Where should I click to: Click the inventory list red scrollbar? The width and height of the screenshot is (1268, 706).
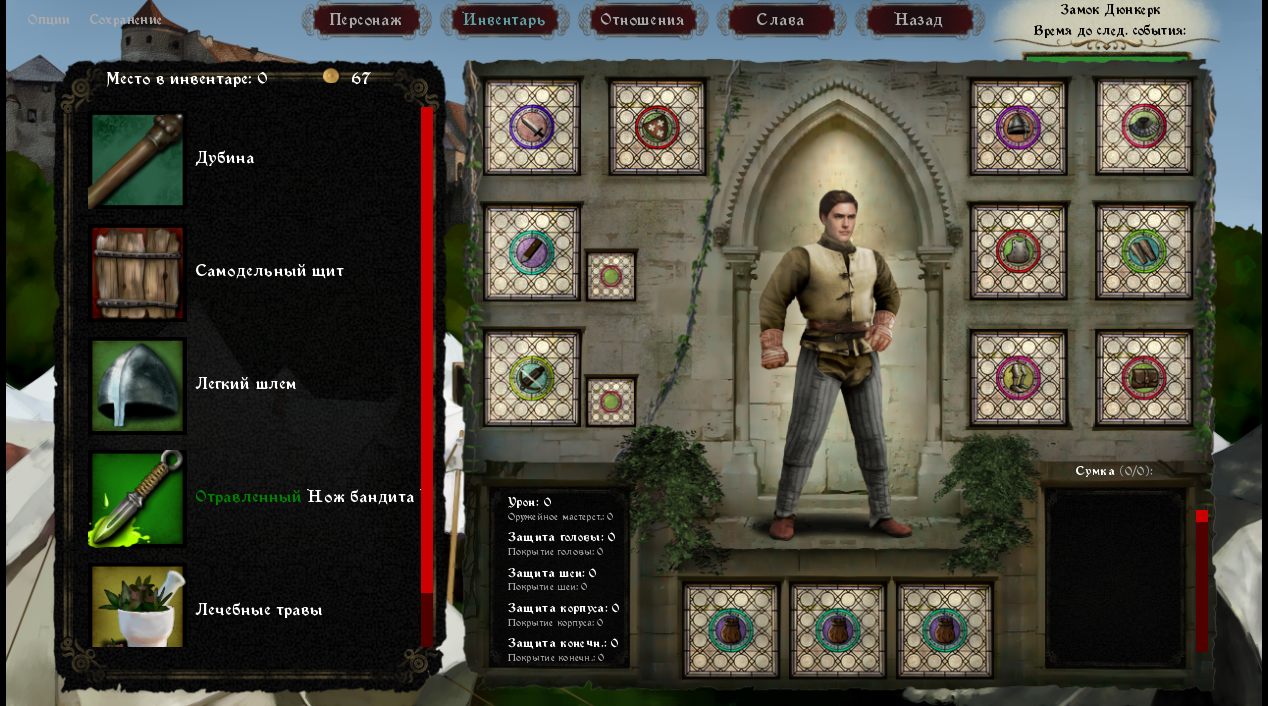pos(427,350)
